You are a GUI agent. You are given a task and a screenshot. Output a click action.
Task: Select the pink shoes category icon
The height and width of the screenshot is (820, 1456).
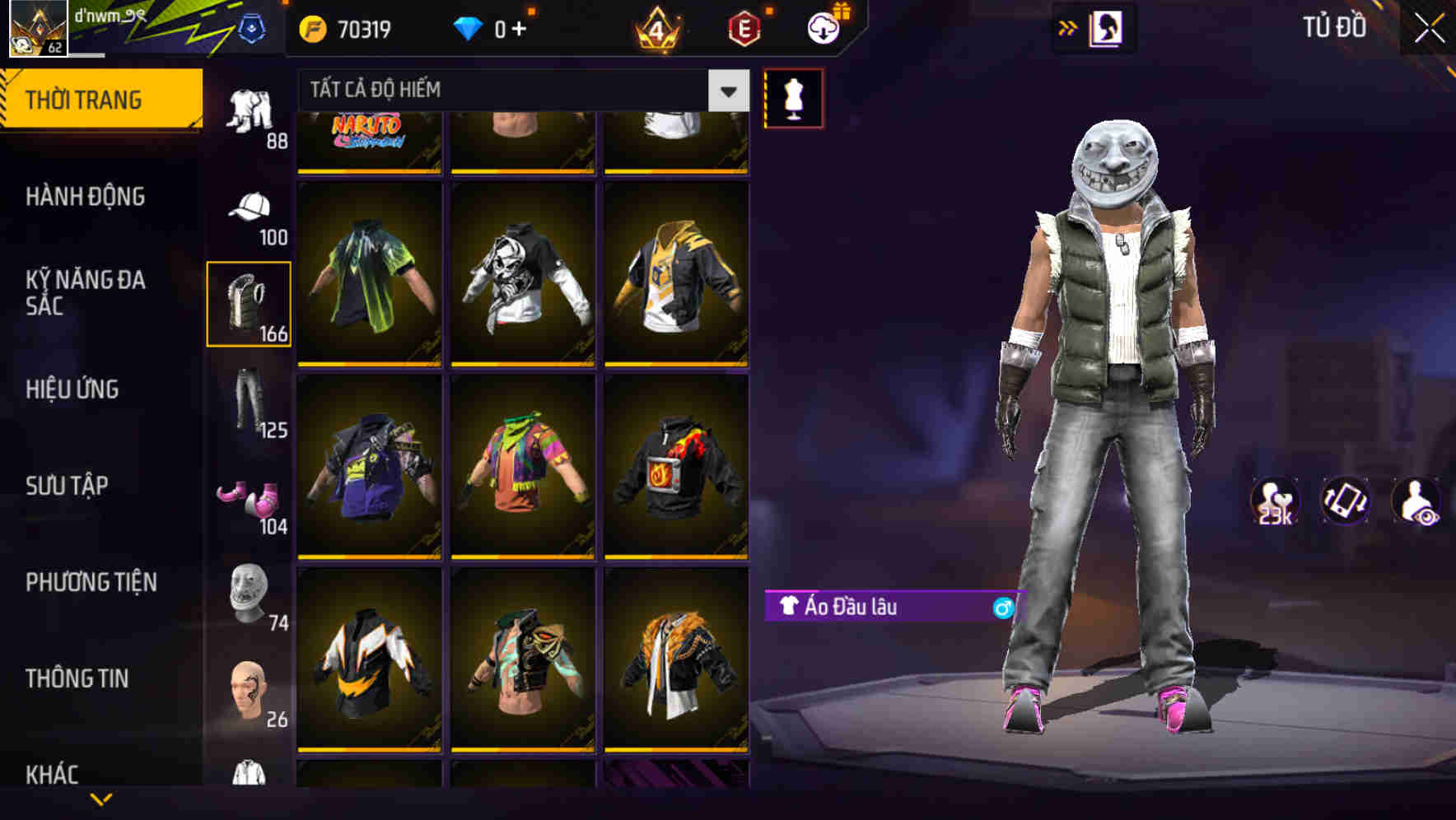(250, 498)
